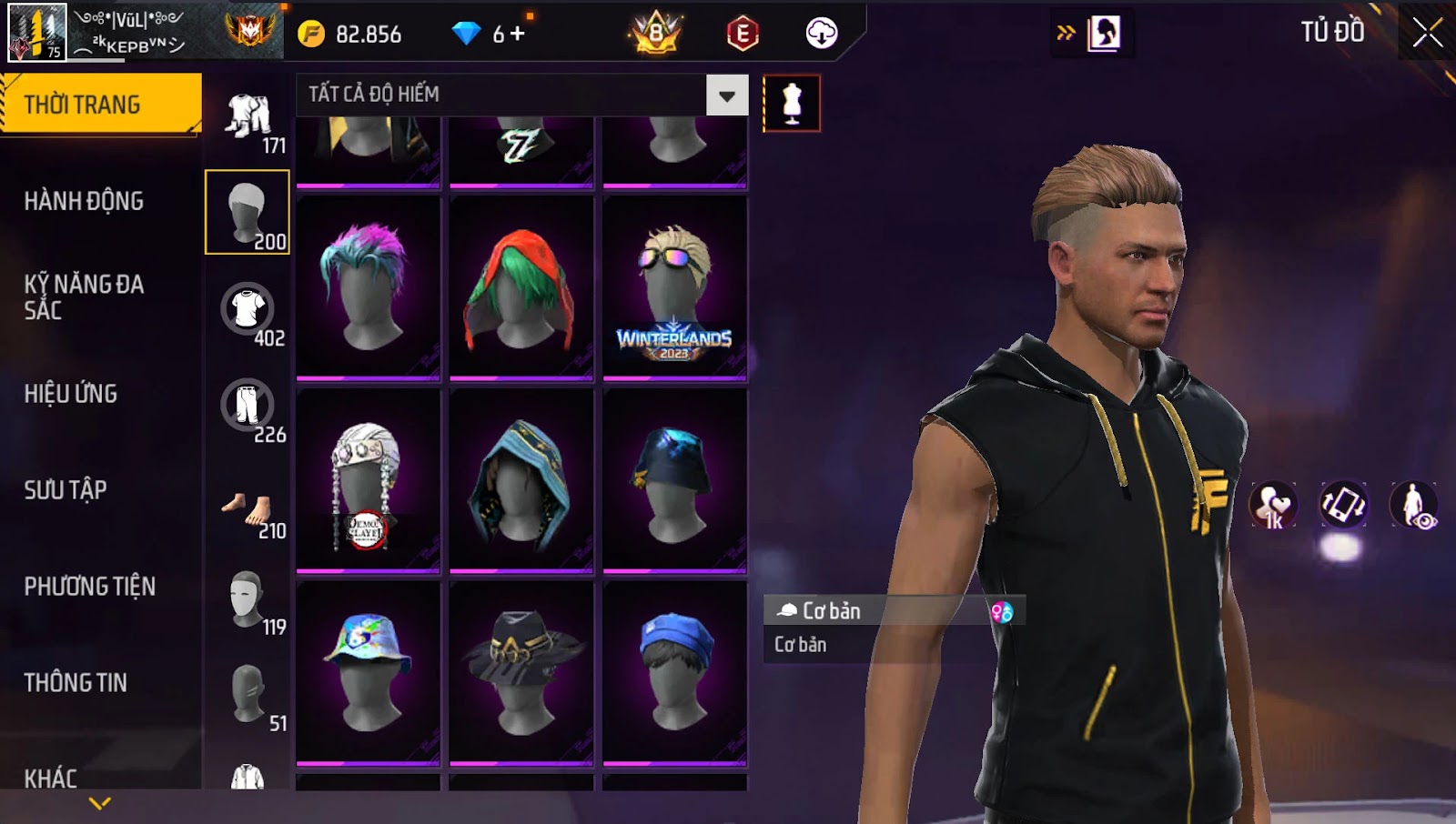Select the blue beanie headwear
Image resolution: width=1456 pixels, height=824 pixels.
tap(674, 673)
